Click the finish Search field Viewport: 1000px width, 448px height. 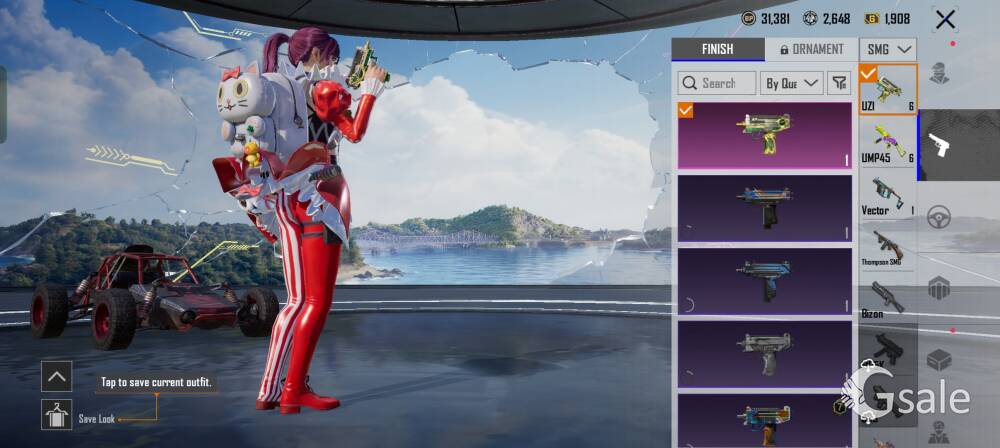717,83
